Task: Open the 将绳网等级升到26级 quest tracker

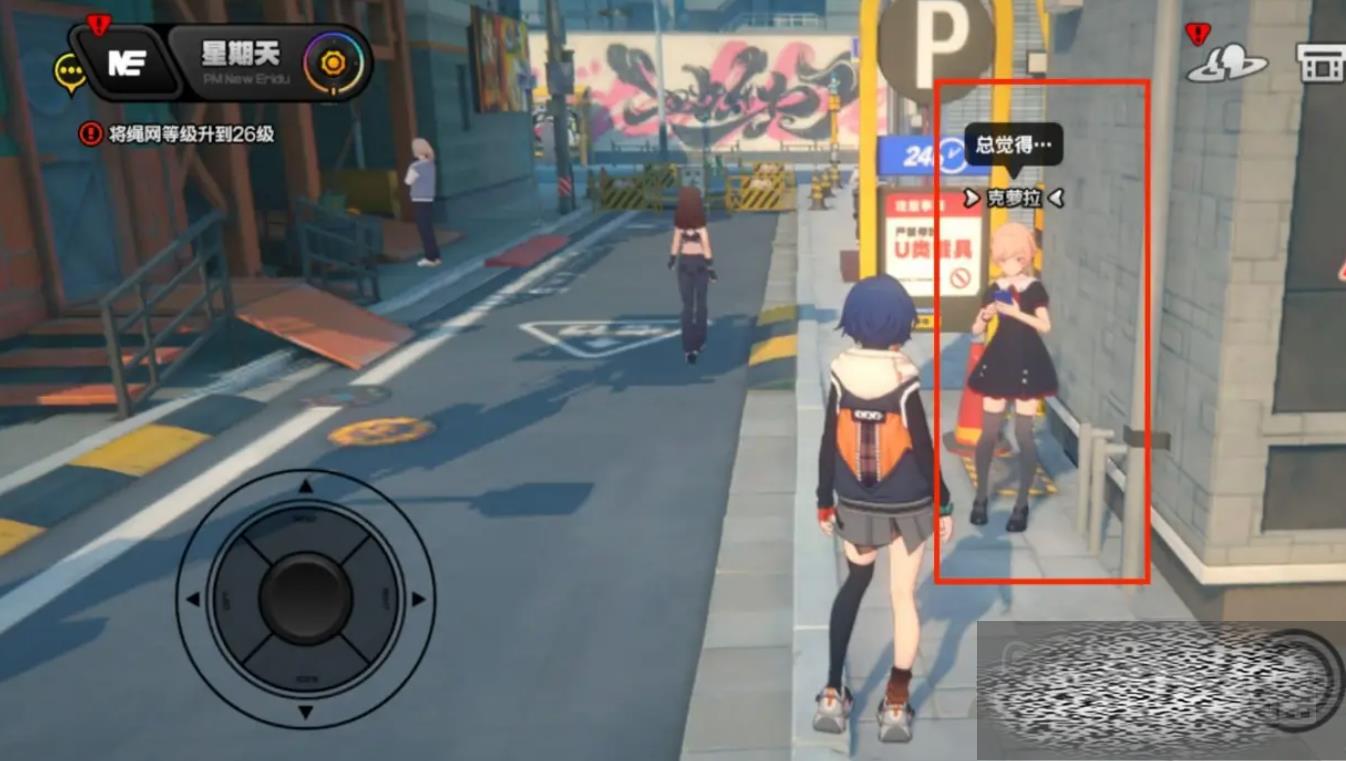Action: pyautogui.click(x=178, y=133)
